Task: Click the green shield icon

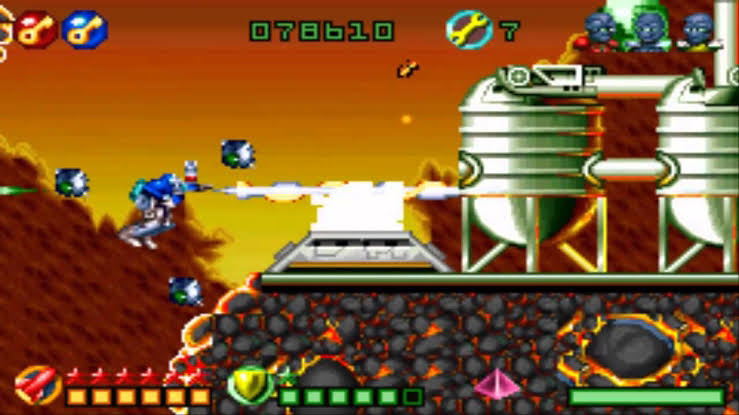Action: pos(248,384)
